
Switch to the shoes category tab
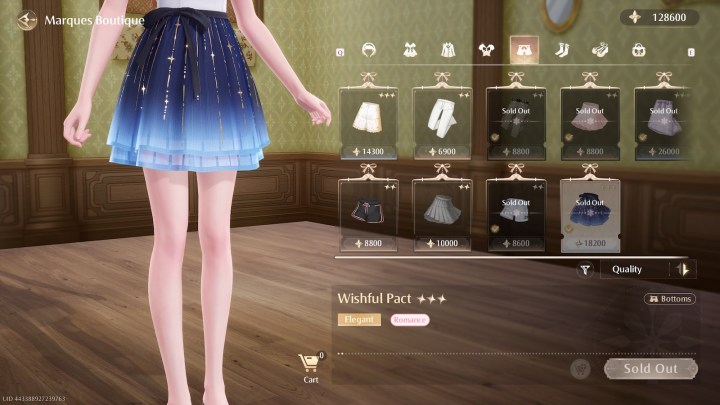coord(600,49)
